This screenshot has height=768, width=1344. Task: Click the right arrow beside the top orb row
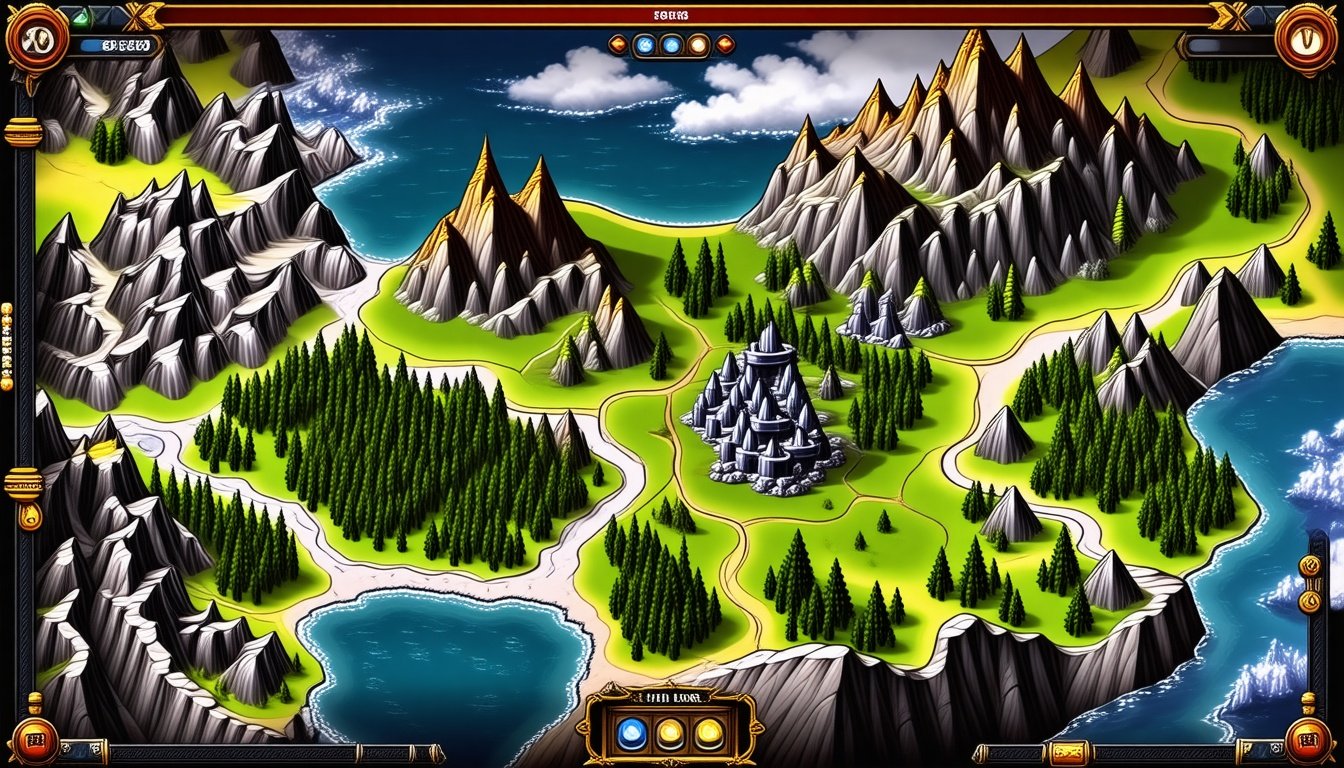click(x=725, y=44)
